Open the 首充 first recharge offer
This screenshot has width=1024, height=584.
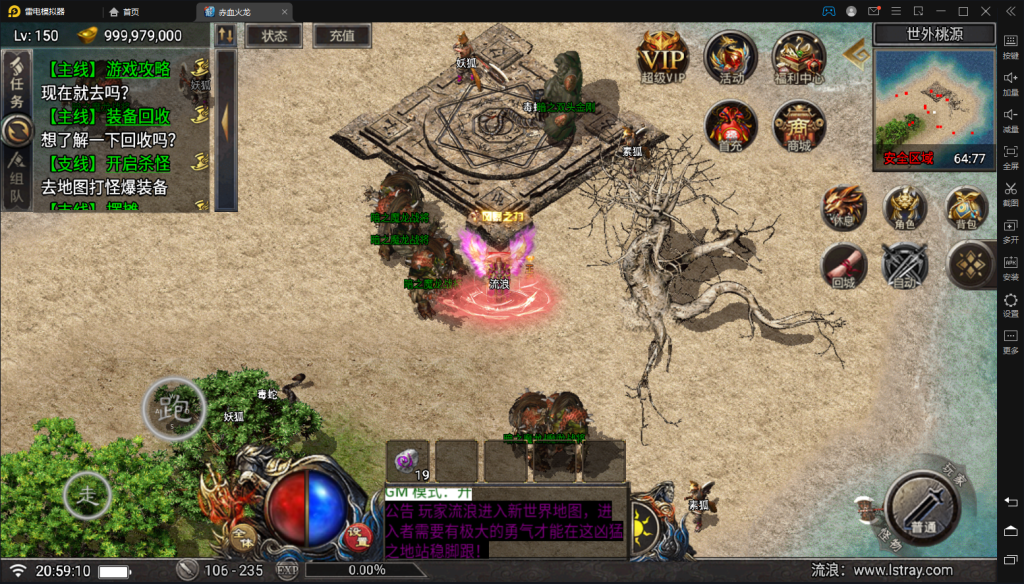(731, 125)
